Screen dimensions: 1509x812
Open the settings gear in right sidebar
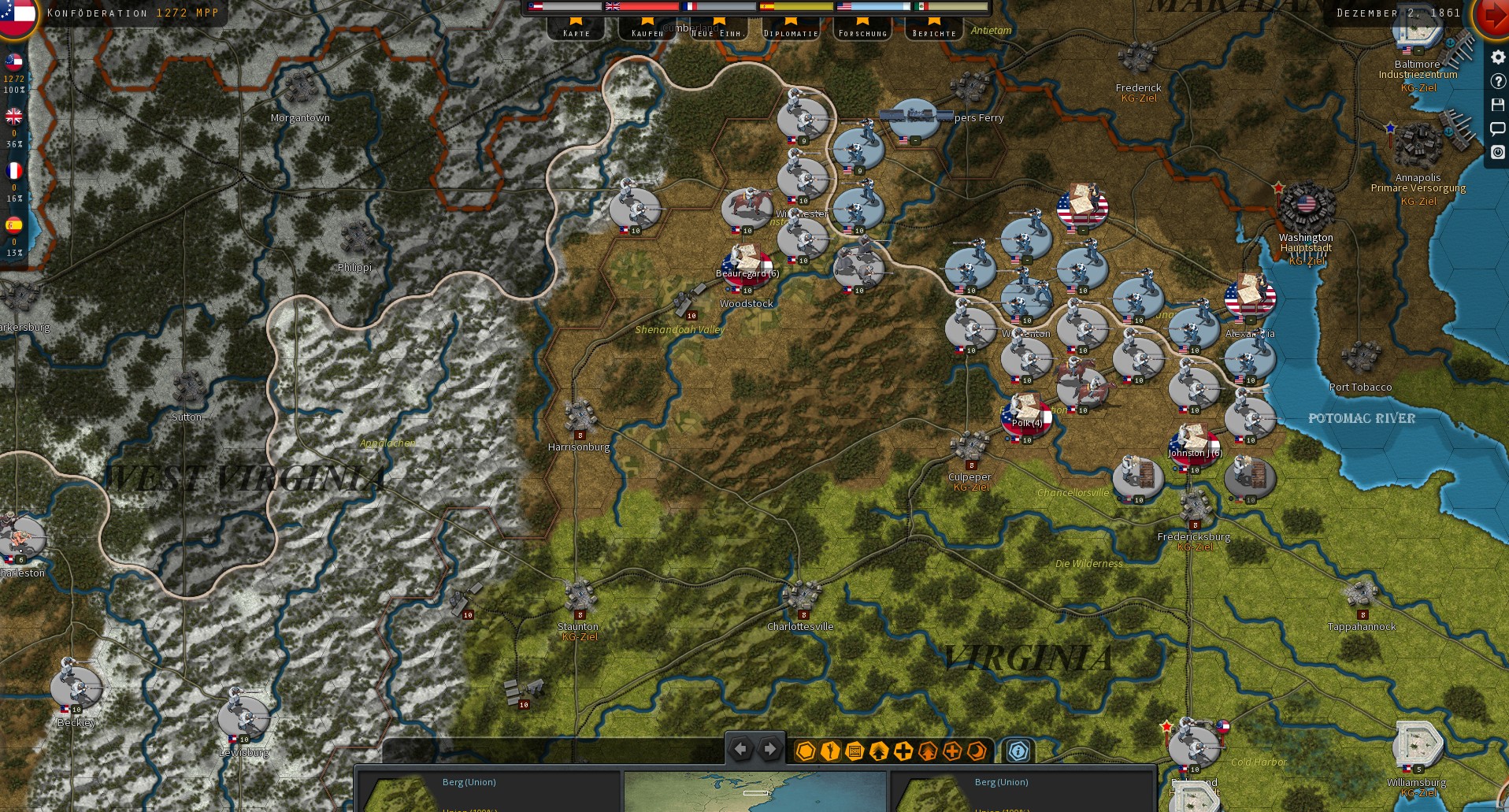pyautogui.click(x=1497, y=57)
